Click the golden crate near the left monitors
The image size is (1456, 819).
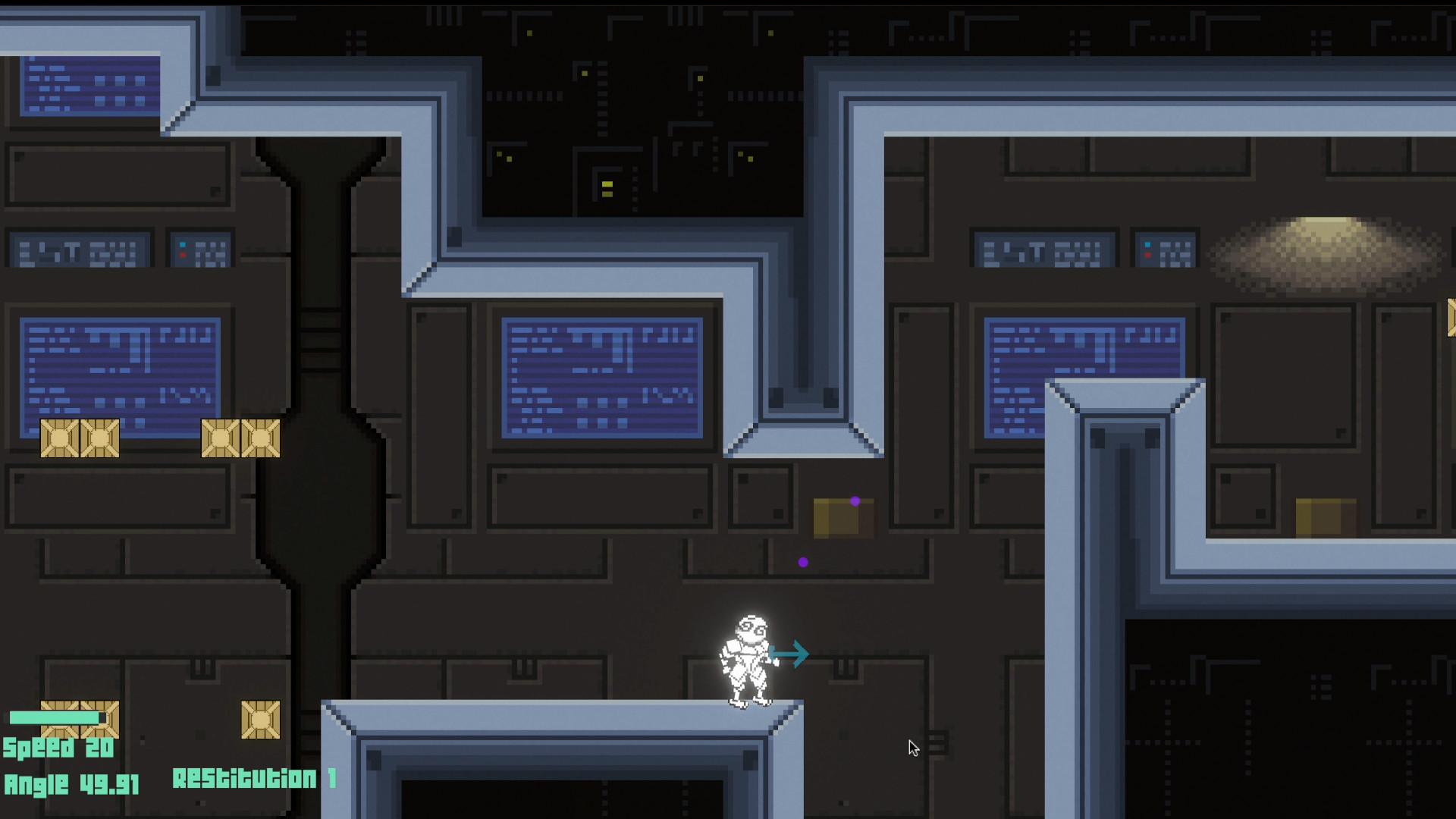[80, 438]
